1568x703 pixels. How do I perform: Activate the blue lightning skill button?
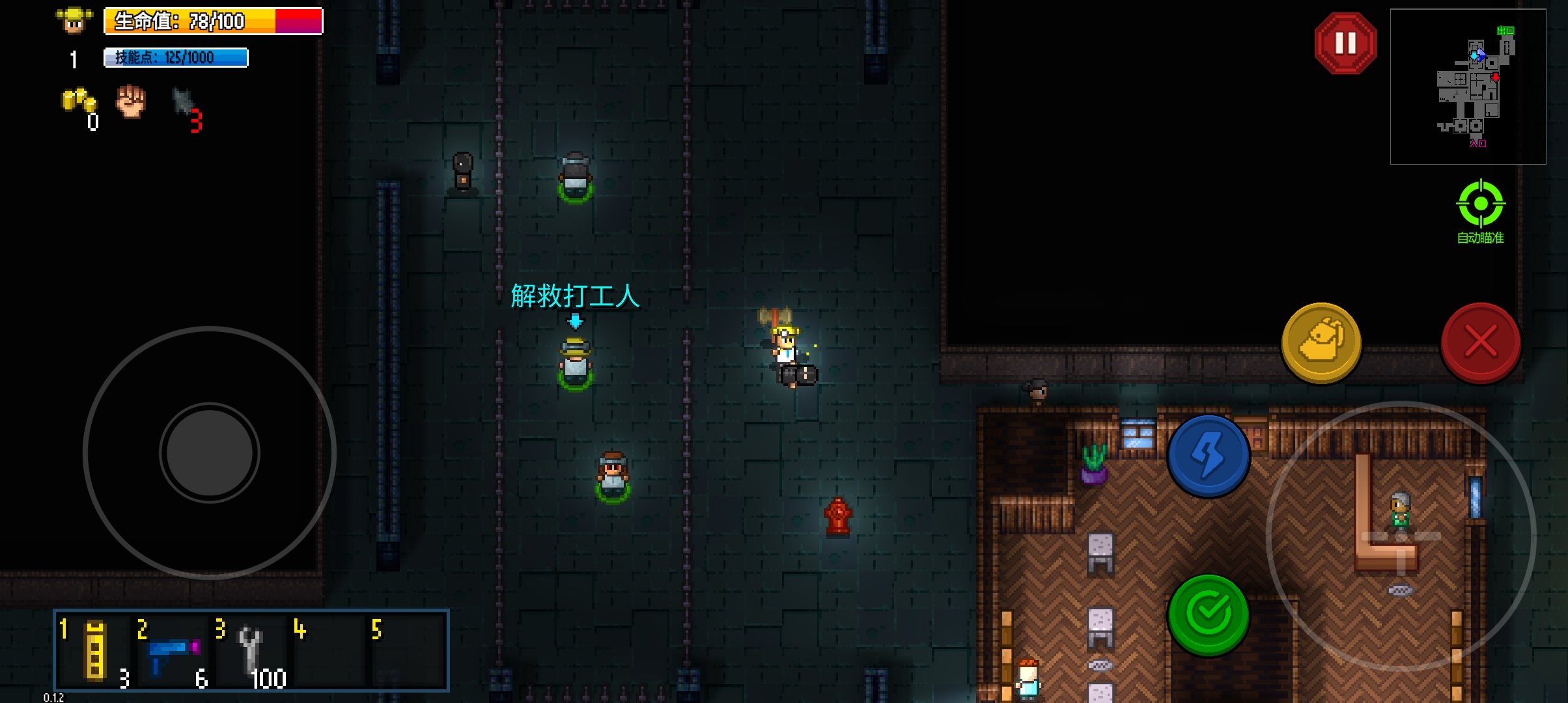pos(1209,456)
